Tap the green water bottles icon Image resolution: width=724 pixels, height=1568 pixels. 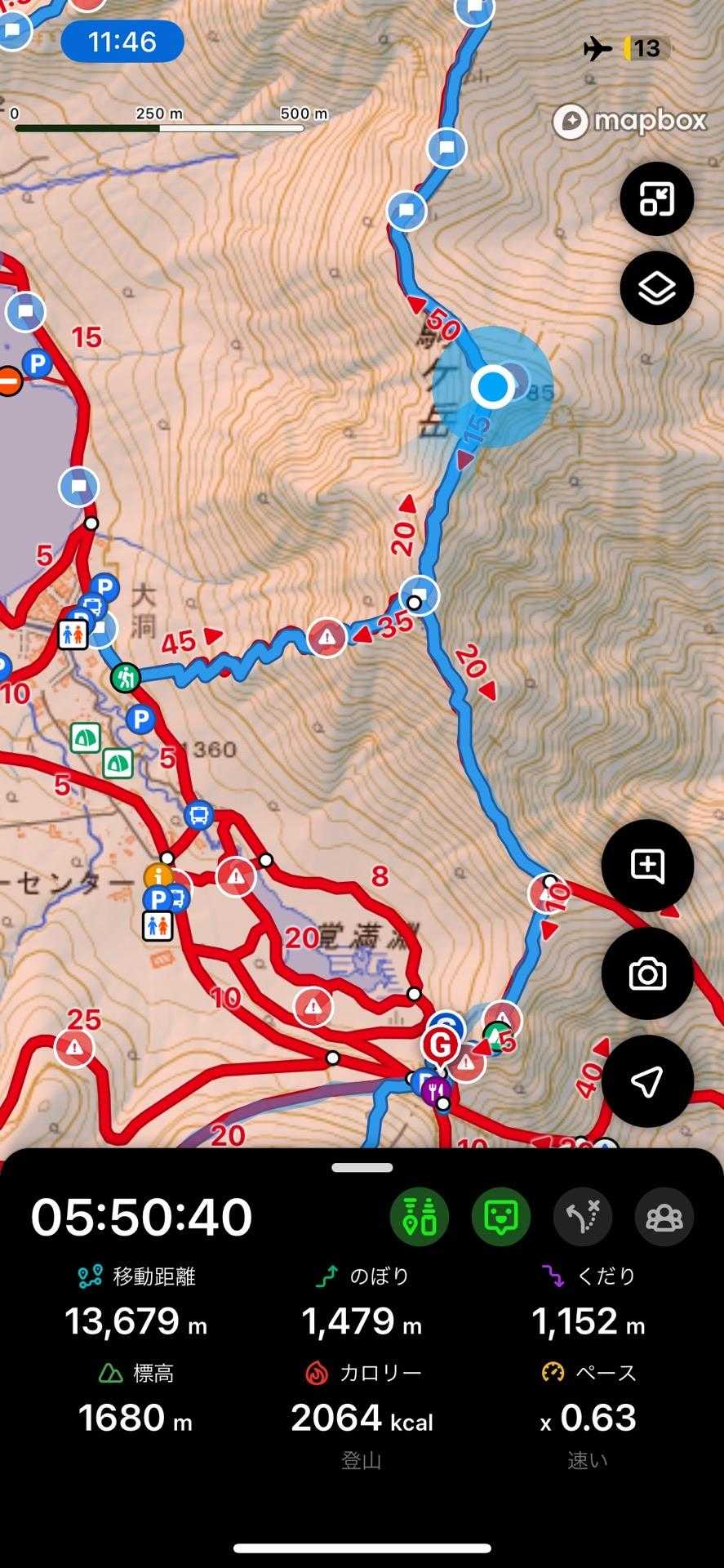point(420,1217)
